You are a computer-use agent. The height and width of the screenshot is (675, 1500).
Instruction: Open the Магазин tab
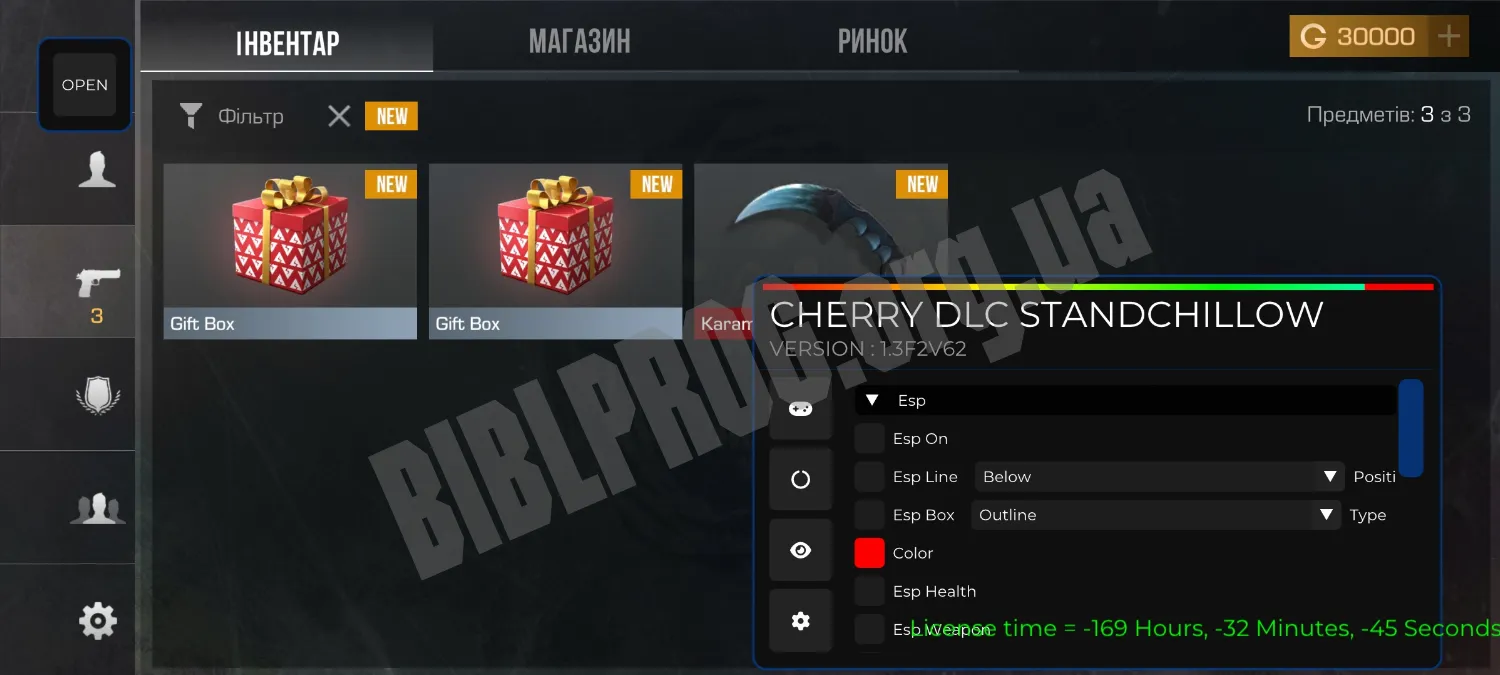pyautogui.click(x=579, y=42)
